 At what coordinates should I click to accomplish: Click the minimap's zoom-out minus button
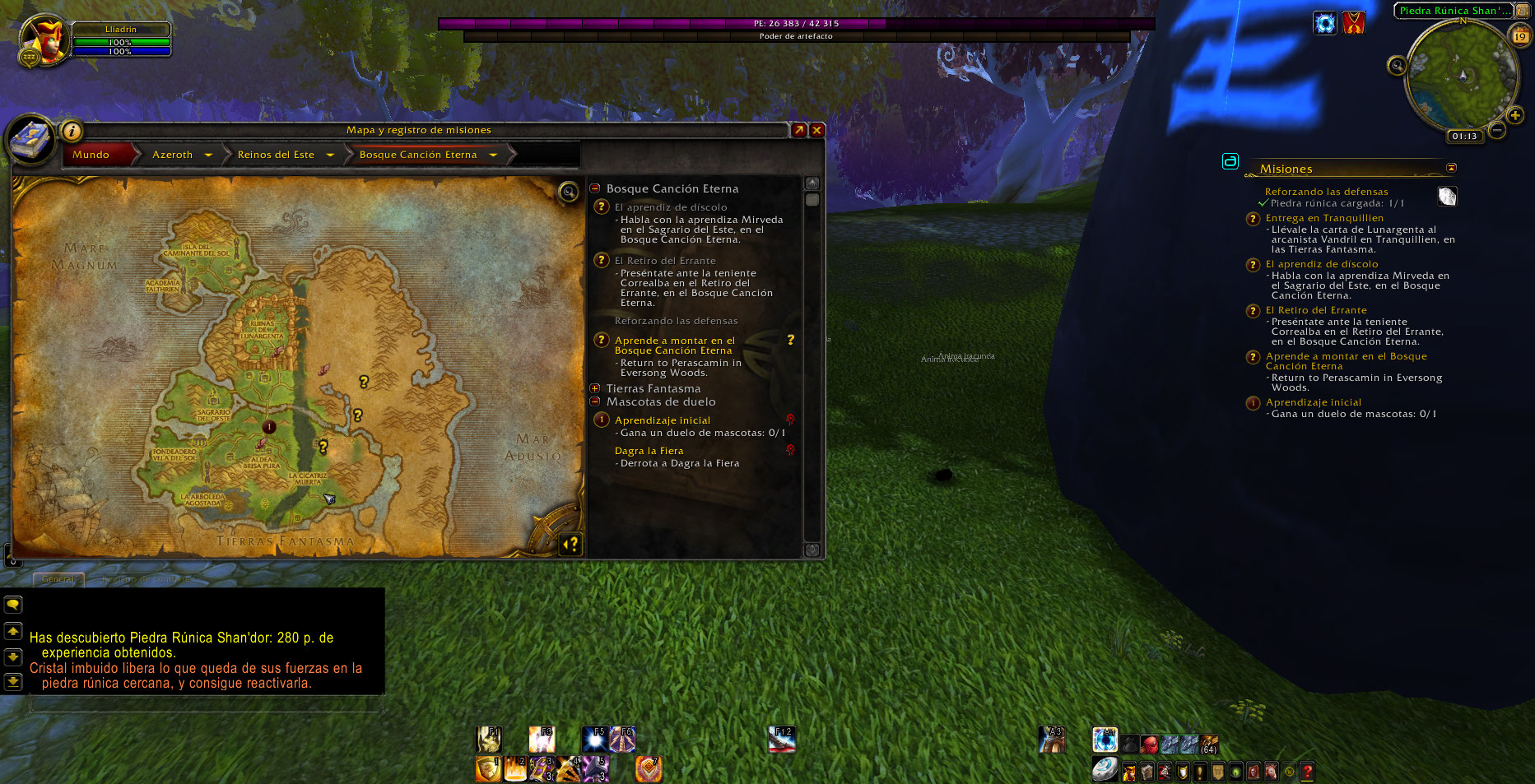click(x=1497, y=130)
